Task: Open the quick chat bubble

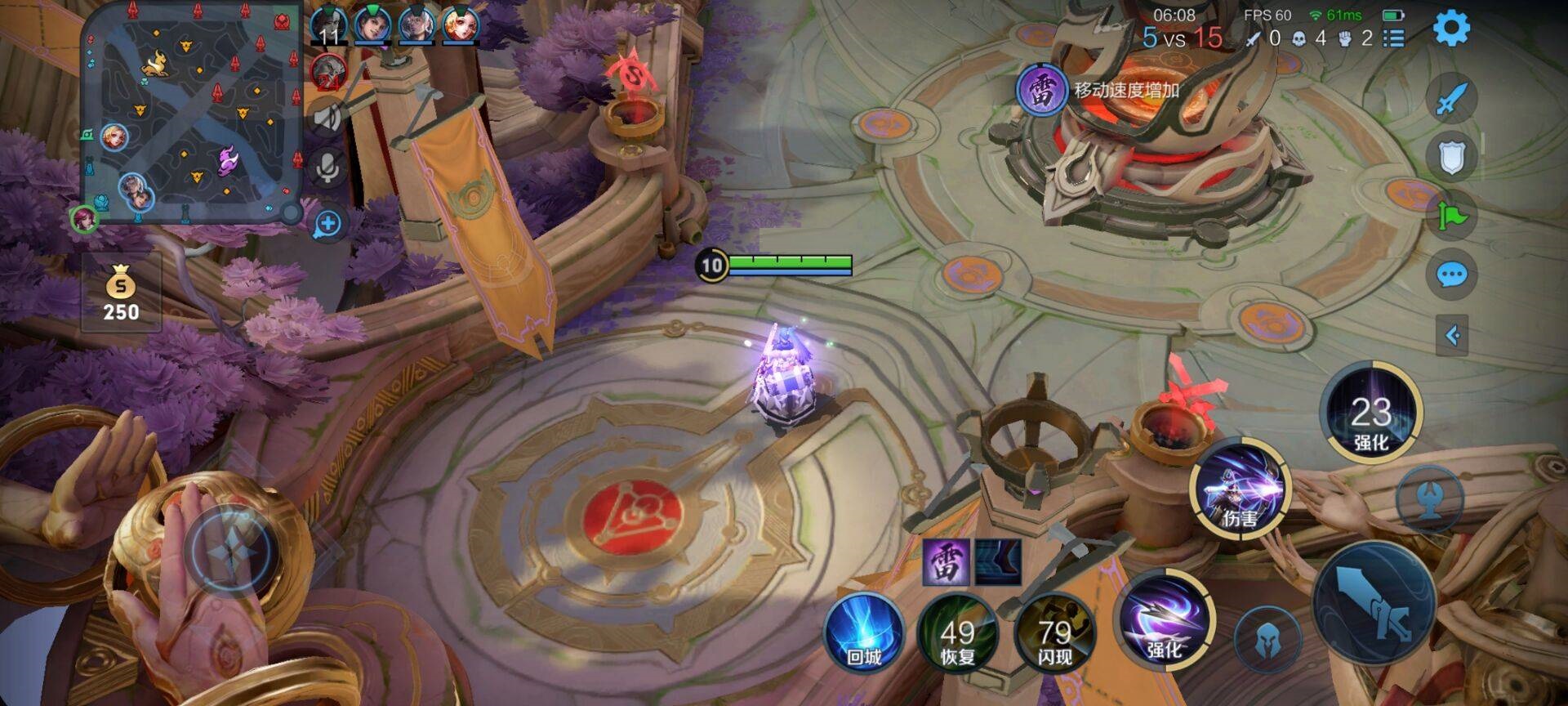Action: pyautogui.click(x=1451, y=275)
